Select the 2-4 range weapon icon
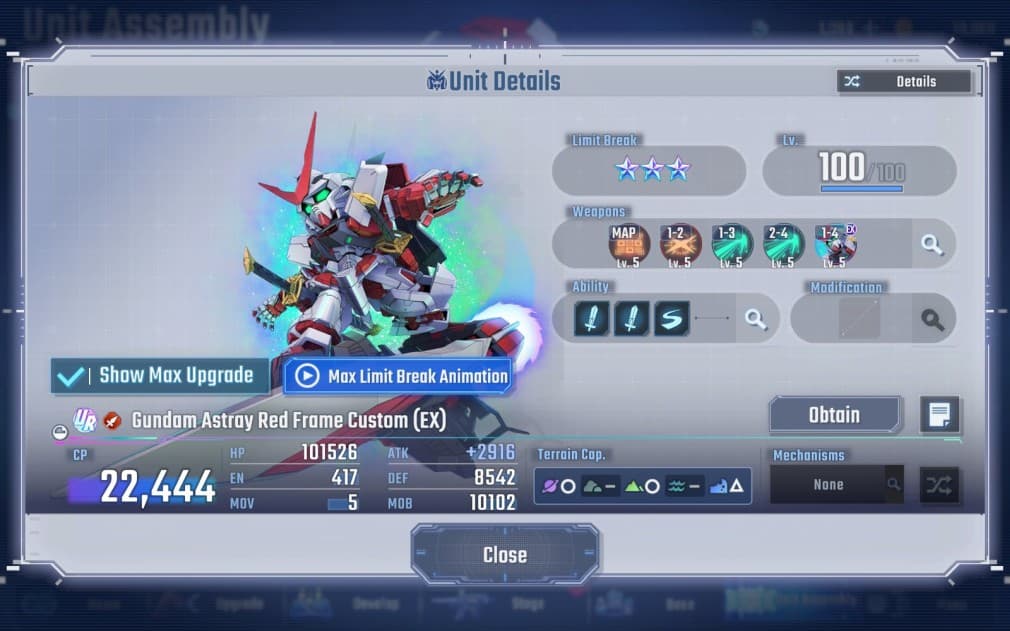The image size is (1010, 631). point(783,244)
